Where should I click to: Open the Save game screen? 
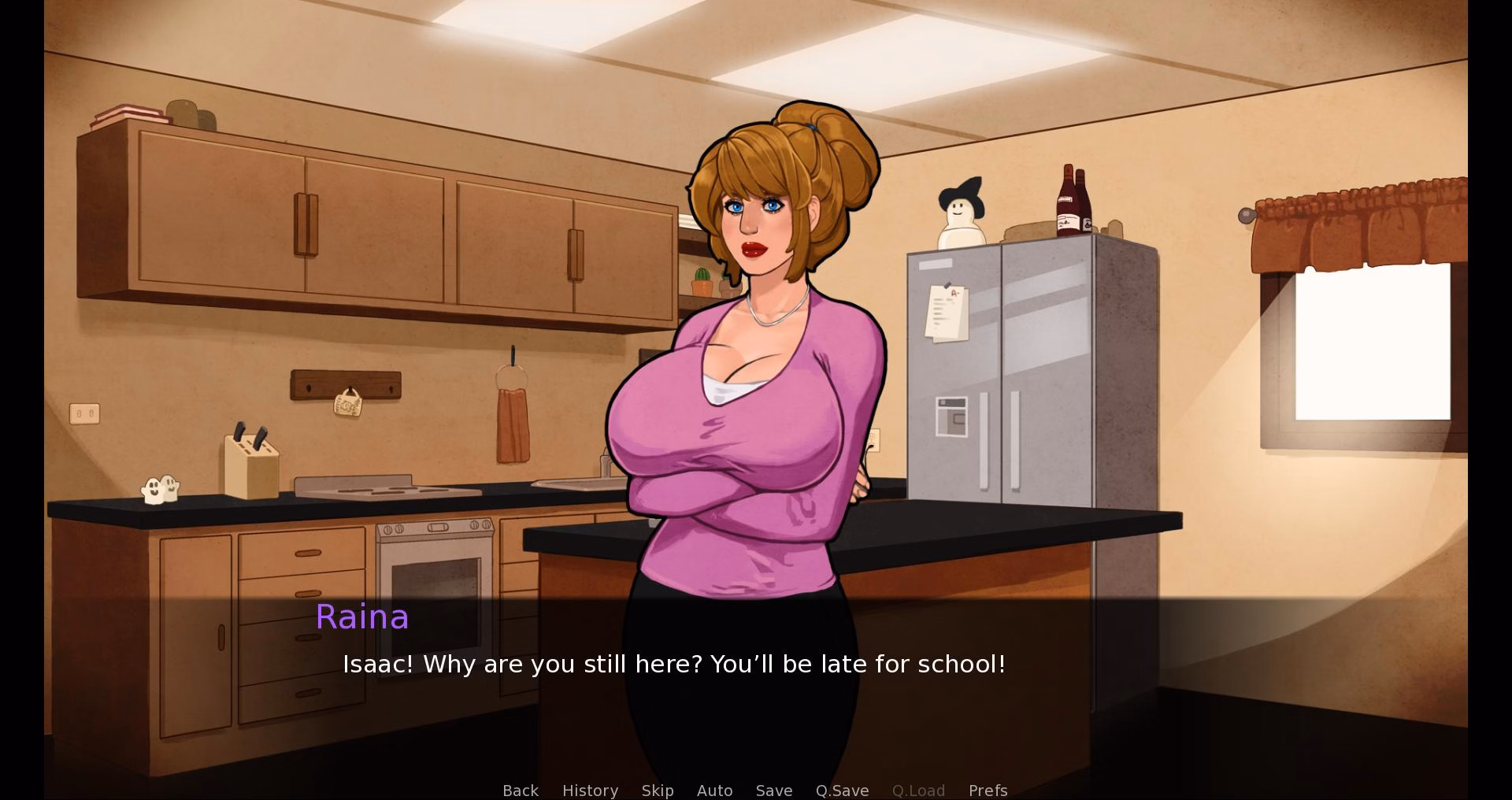tap(773, 791)
